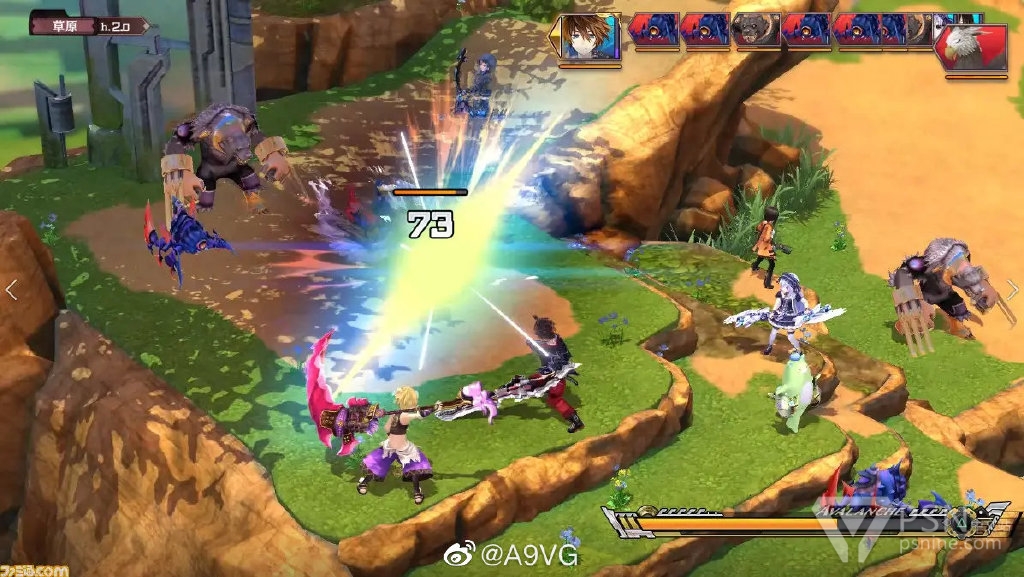1024x577 pixels.
Task: Go to the previous image with left arrow
Action: pyautogui.click(x=12, y=290)
